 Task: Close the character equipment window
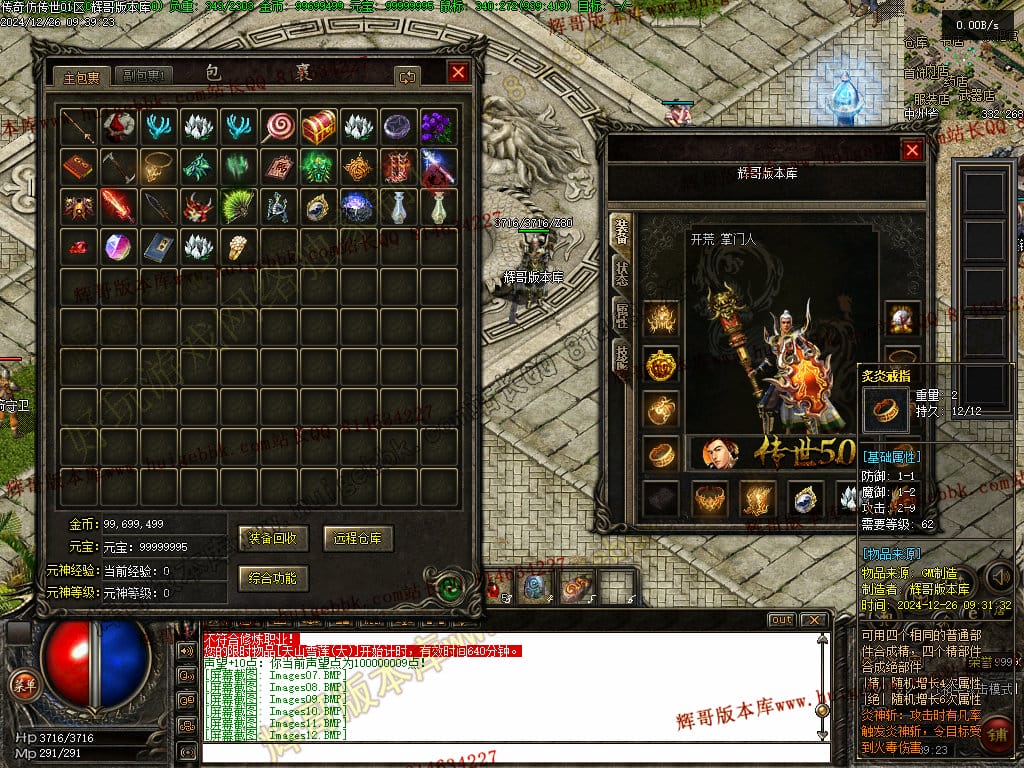[912, 150]
